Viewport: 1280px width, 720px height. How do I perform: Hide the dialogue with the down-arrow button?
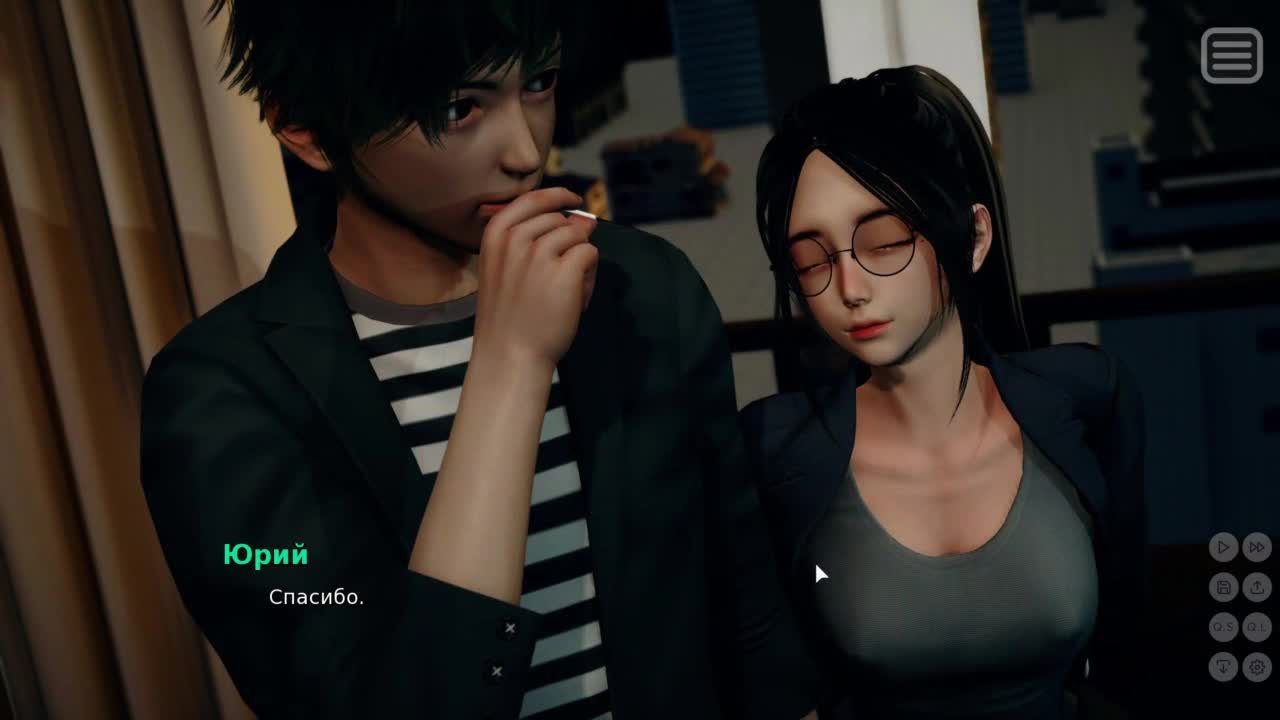(x=1222, y=667)
